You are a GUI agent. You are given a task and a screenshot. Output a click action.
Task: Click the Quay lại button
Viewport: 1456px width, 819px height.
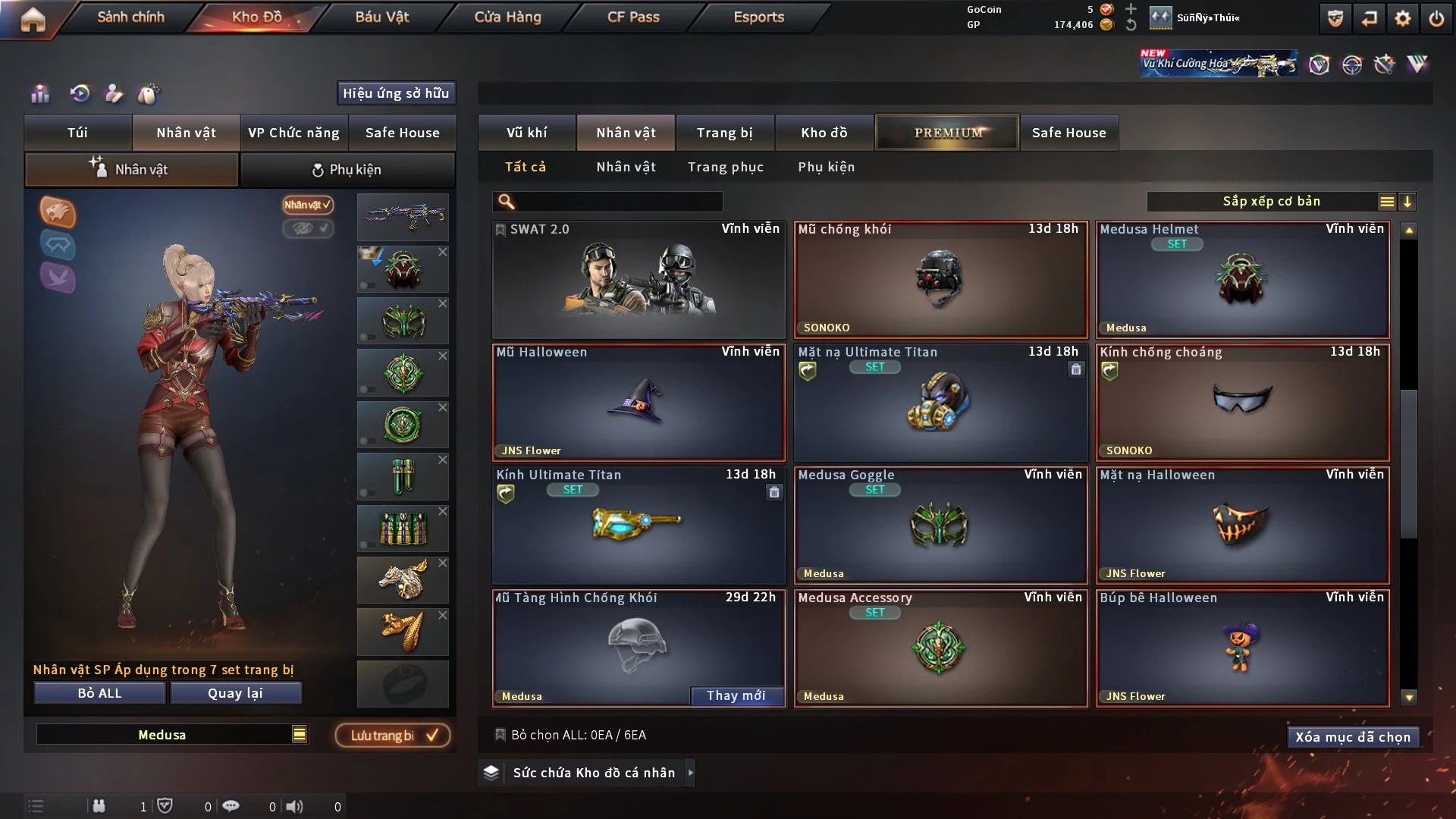click(x=235, y=693)
